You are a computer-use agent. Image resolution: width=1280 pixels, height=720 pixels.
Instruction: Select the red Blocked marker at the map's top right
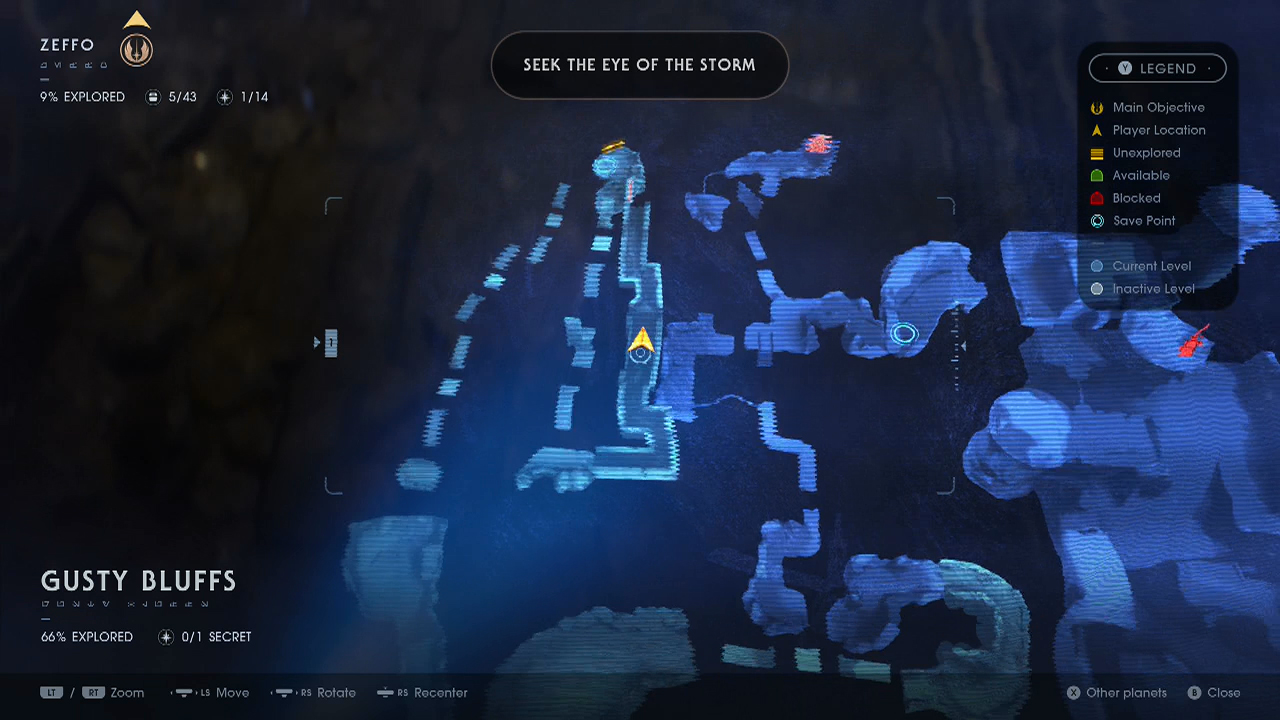tap(820, 143)
